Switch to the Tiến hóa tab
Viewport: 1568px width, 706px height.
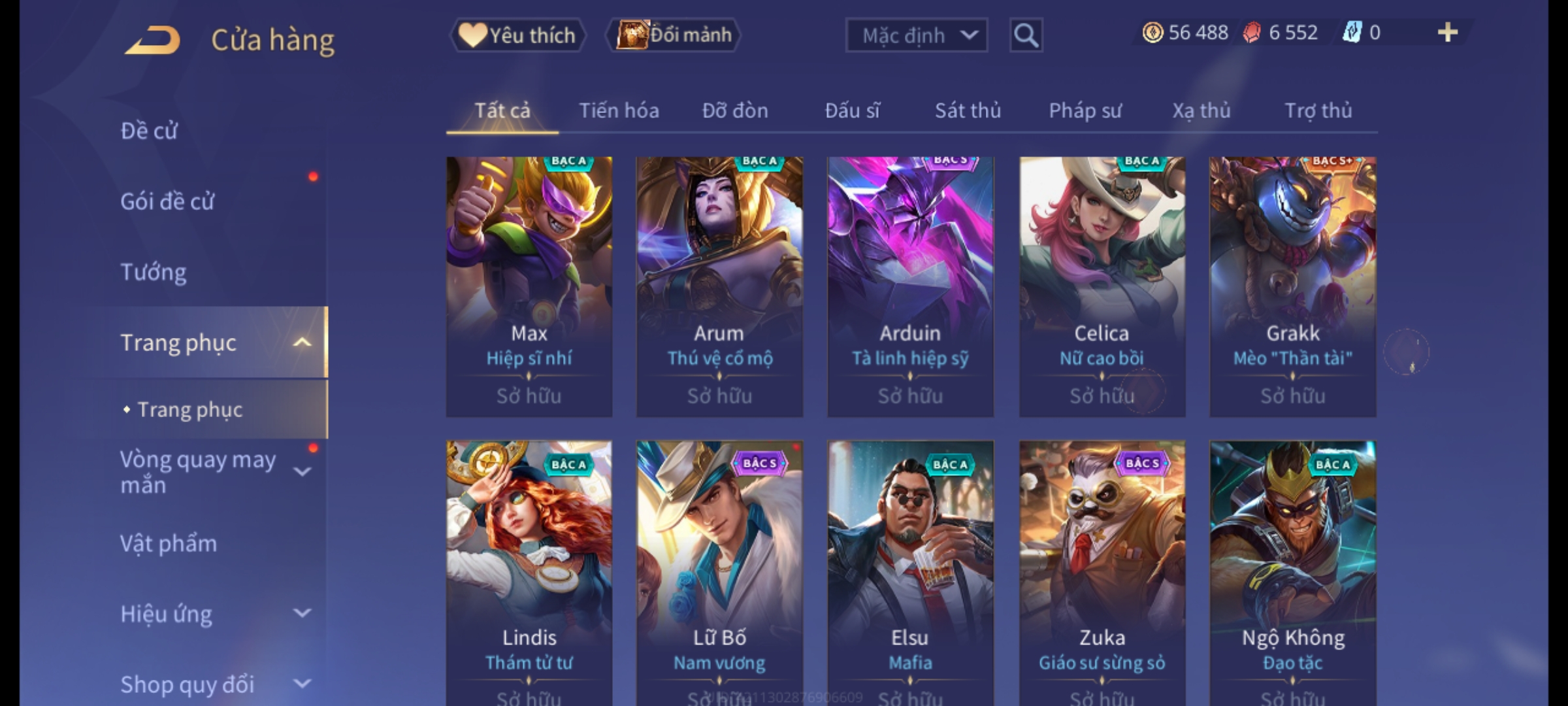click(x=619, y=110)
